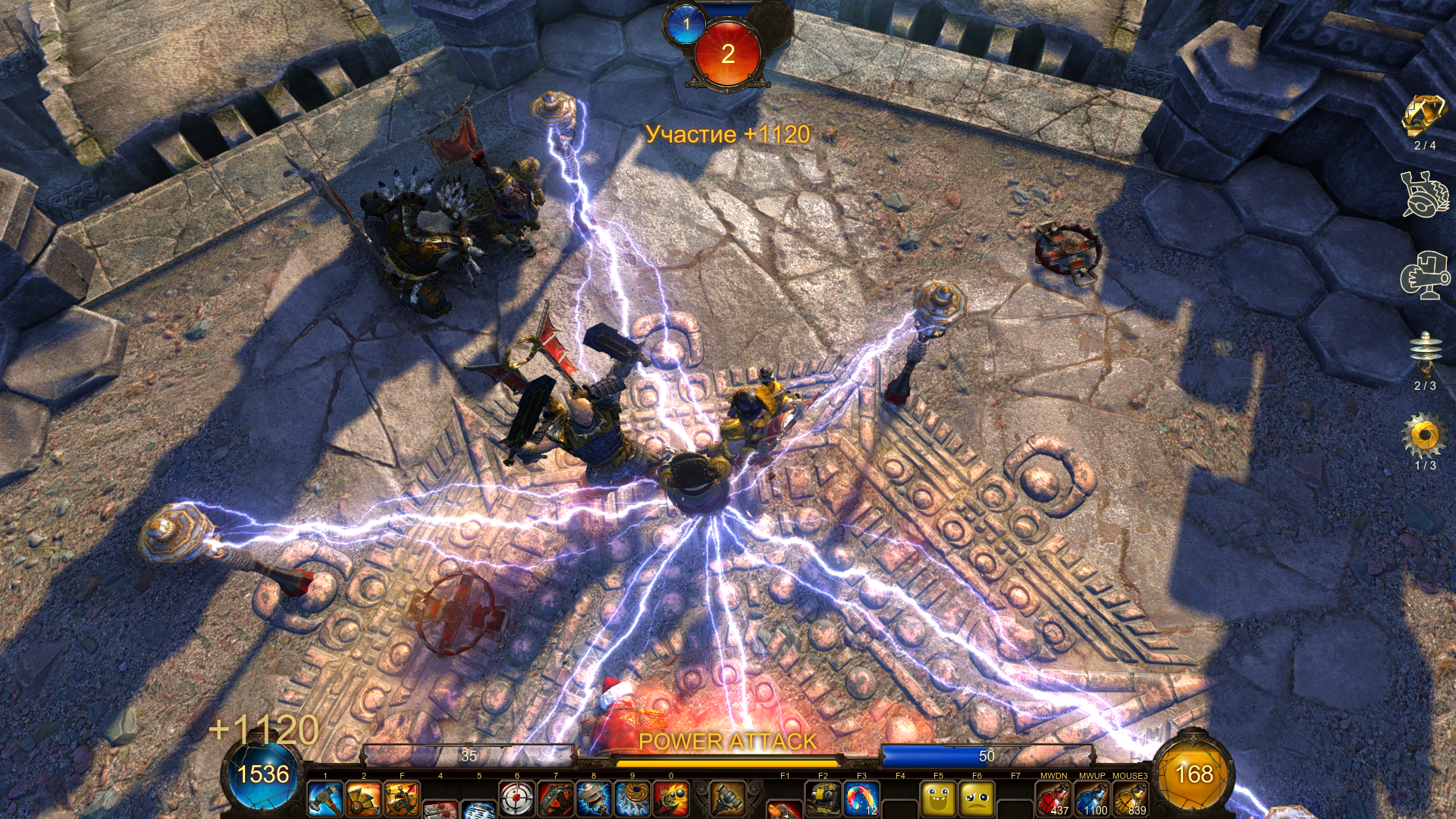The height and width of the screenshot is (819, 1456).
Task: Select the golden sawblade counter icon
Action: 1424,435
